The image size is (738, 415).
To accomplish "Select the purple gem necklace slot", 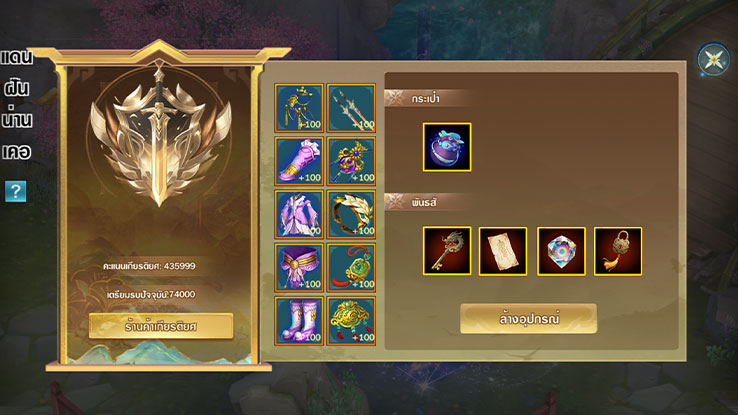I will tap(352, 161).
